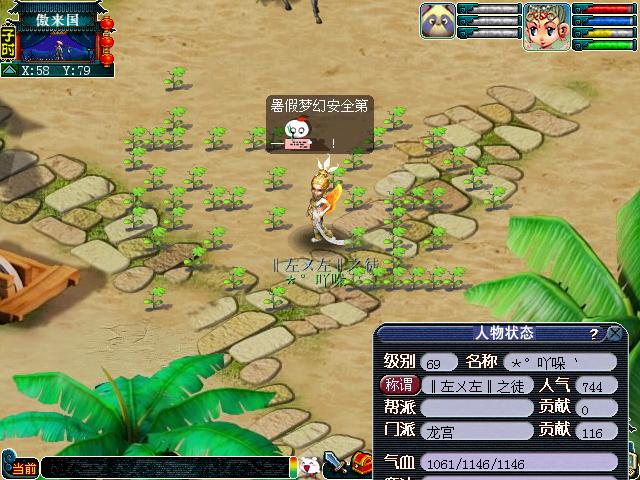Open the emoticon face icon
The width and height of the screenshot is (640, 480).
(x=311, y=467)
